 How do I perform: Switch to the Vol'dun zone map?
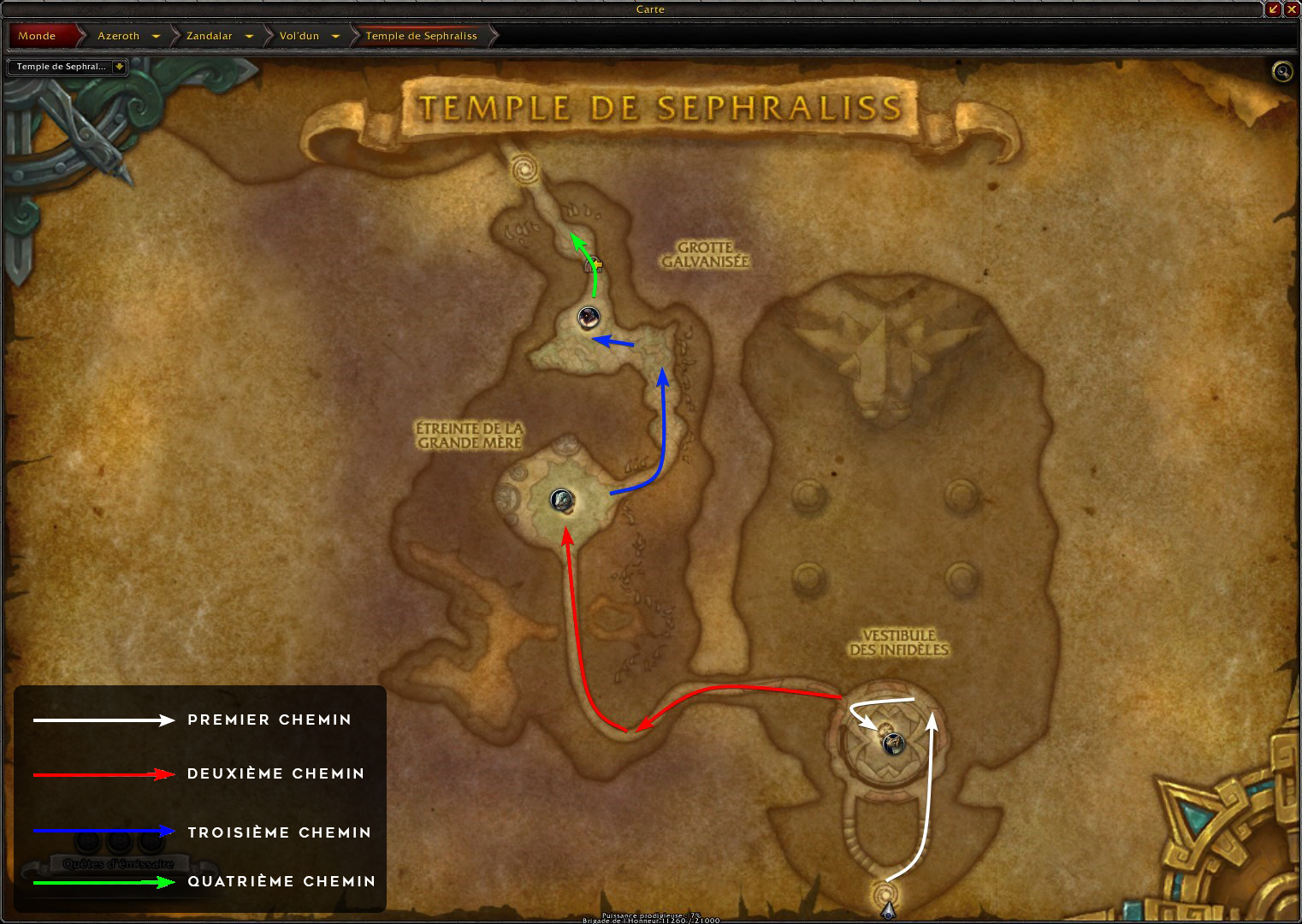(x=299, y=36)
